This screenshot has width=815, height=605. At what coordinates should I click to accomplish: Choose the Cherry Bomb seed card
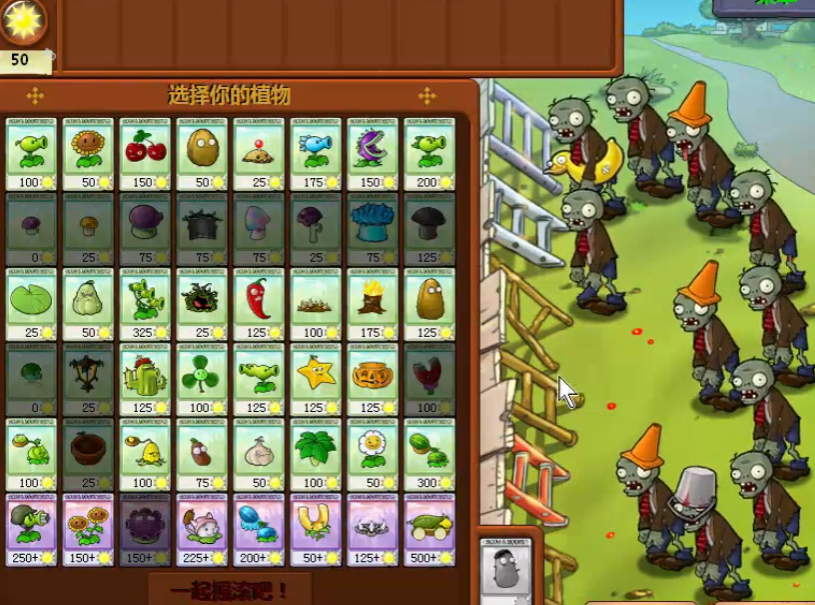coord(145,153)
